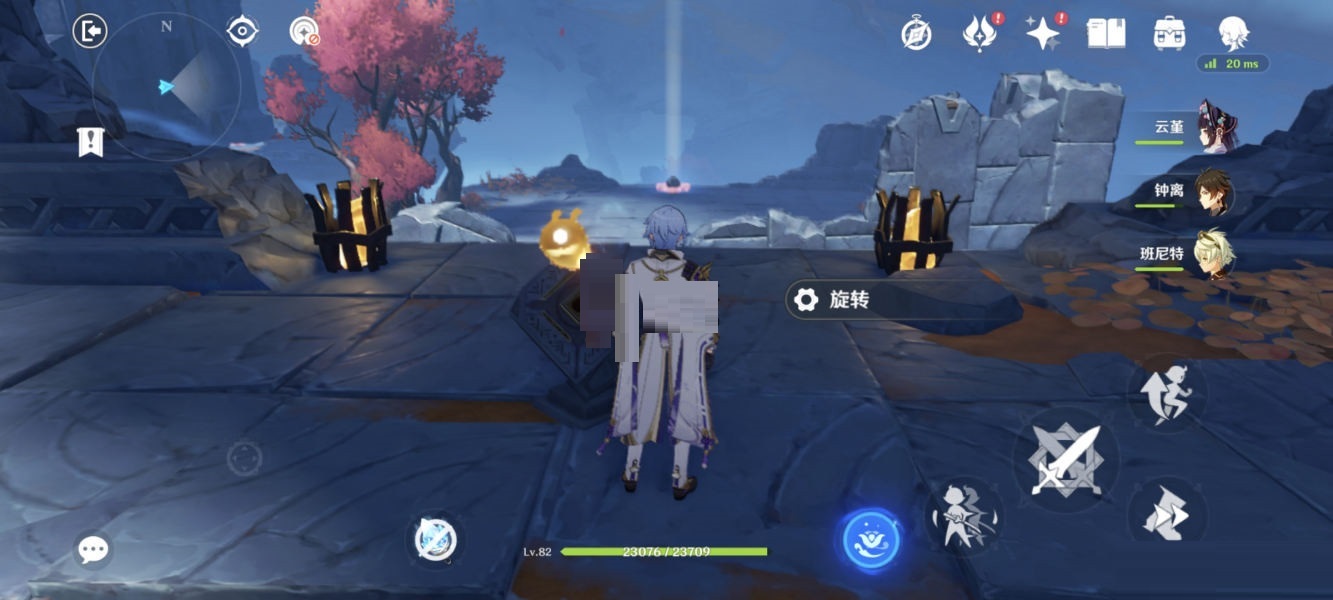Viewport: 1333px width, 600px height.
Task: Switch to party member 钟离
Action: [x=1212, y=191]
